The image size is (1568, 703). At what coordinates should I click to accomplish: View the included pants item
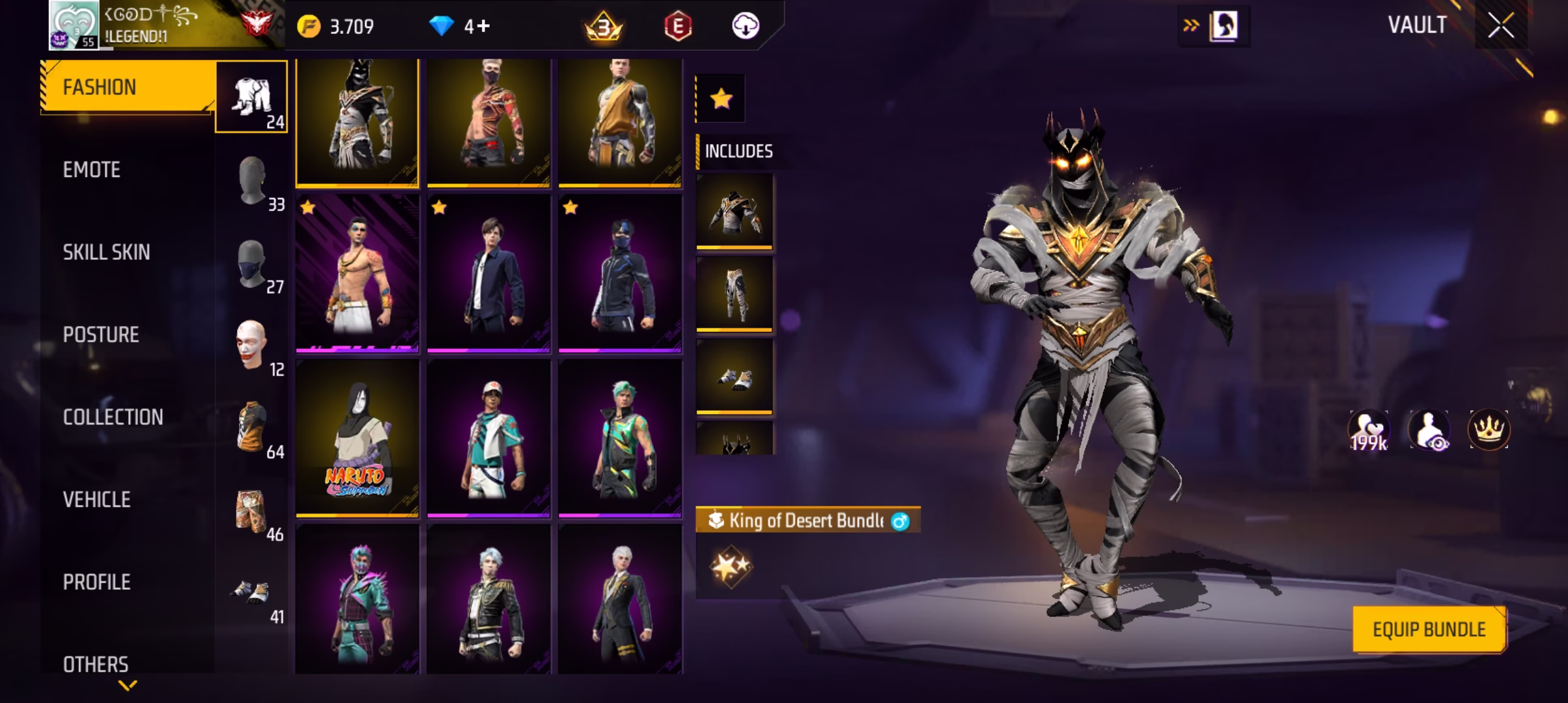click(x=735, y=294)
